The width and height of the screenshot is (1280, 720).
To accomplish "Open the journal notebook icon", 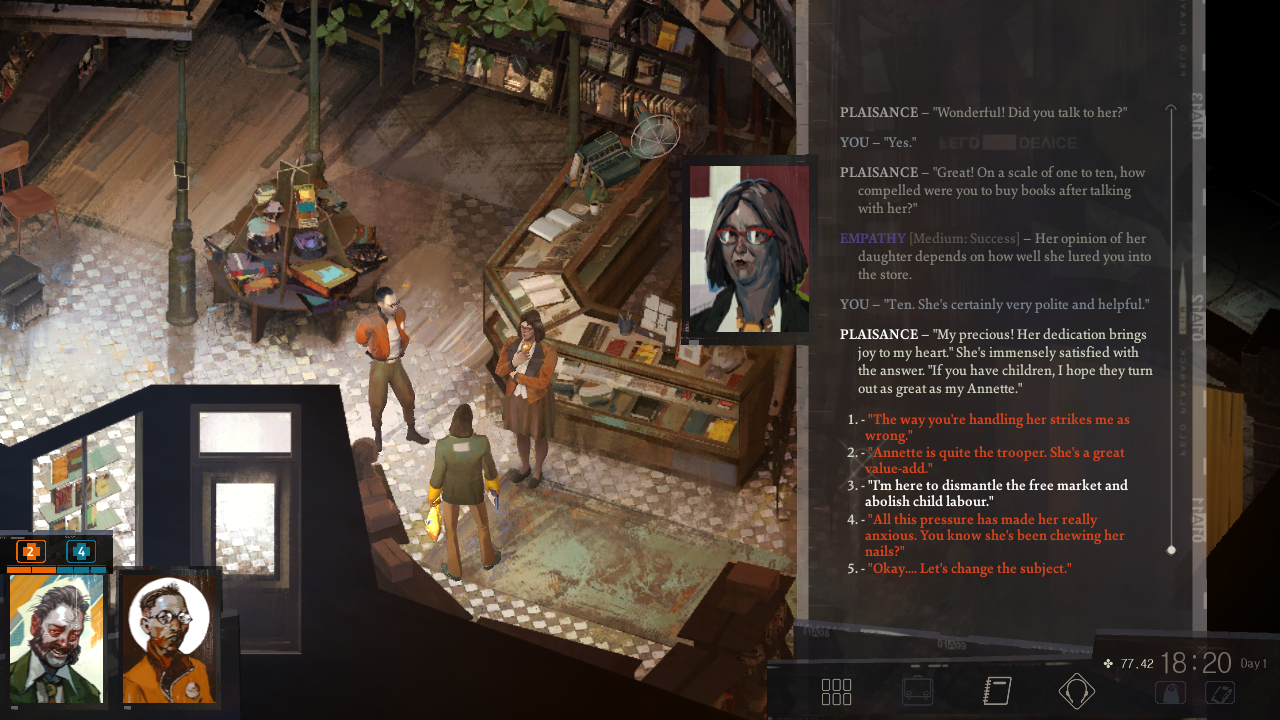I will coord(997,691).
